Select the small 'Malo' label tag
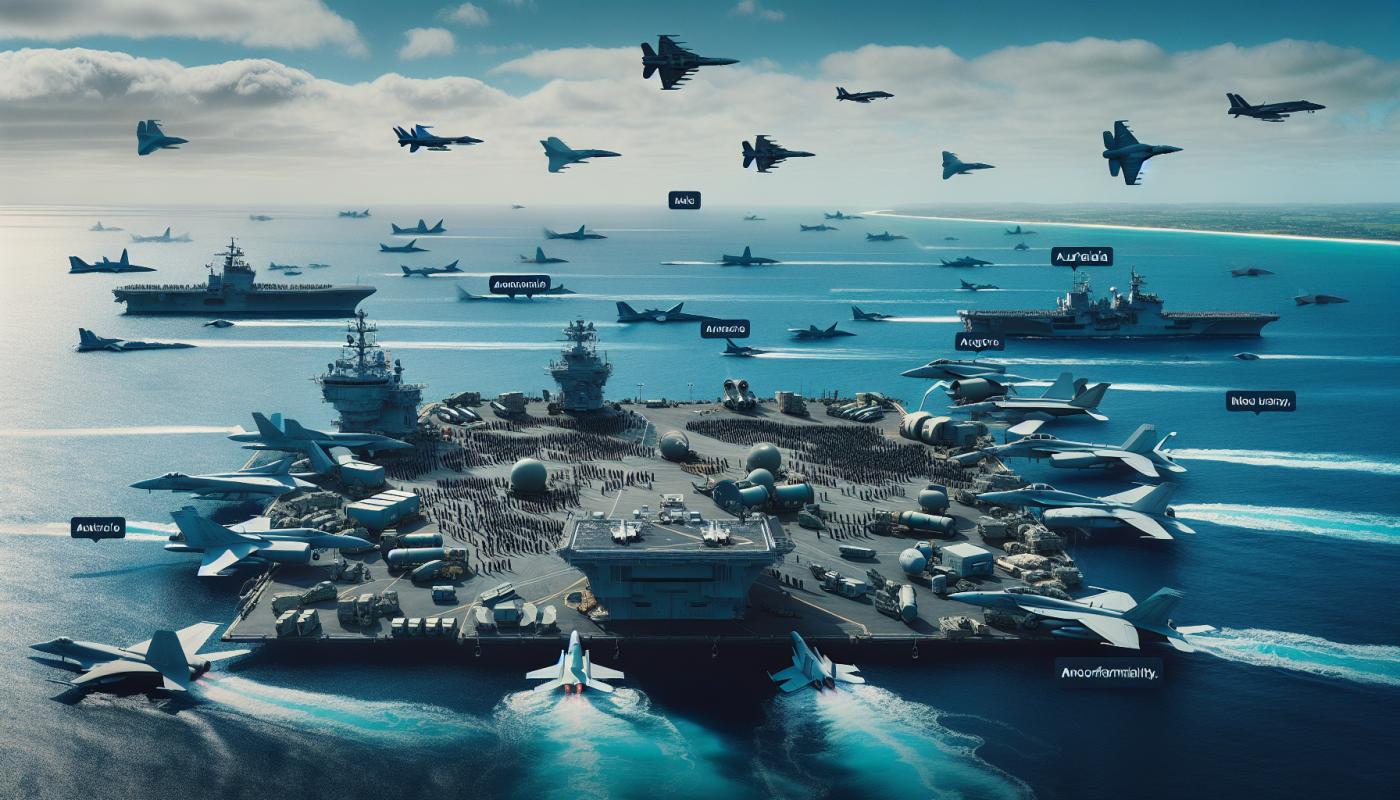 [x=684, y=201]
